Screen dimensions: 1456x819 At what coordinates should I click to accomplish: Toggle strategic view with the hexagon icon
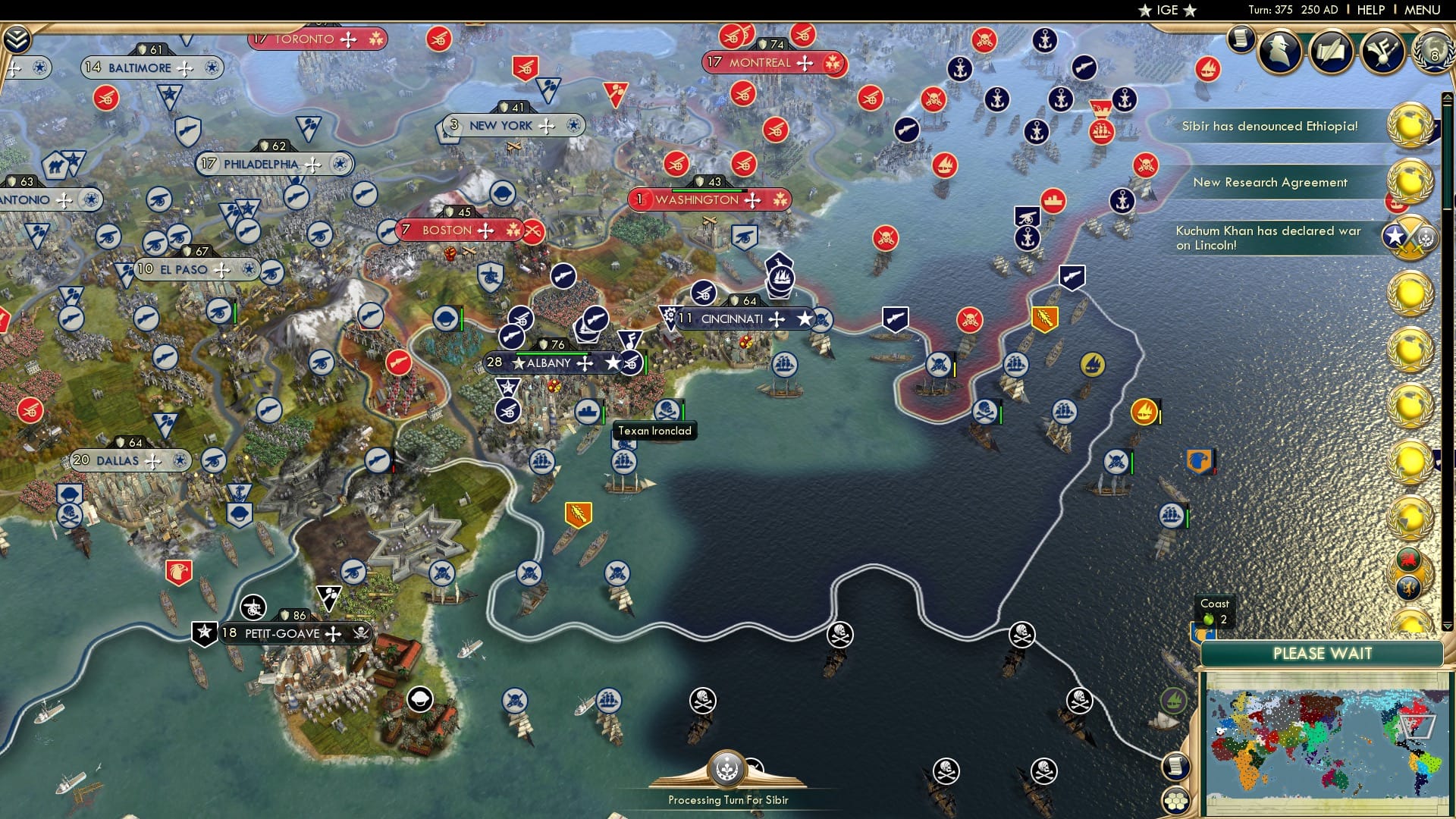[1177, 802]
